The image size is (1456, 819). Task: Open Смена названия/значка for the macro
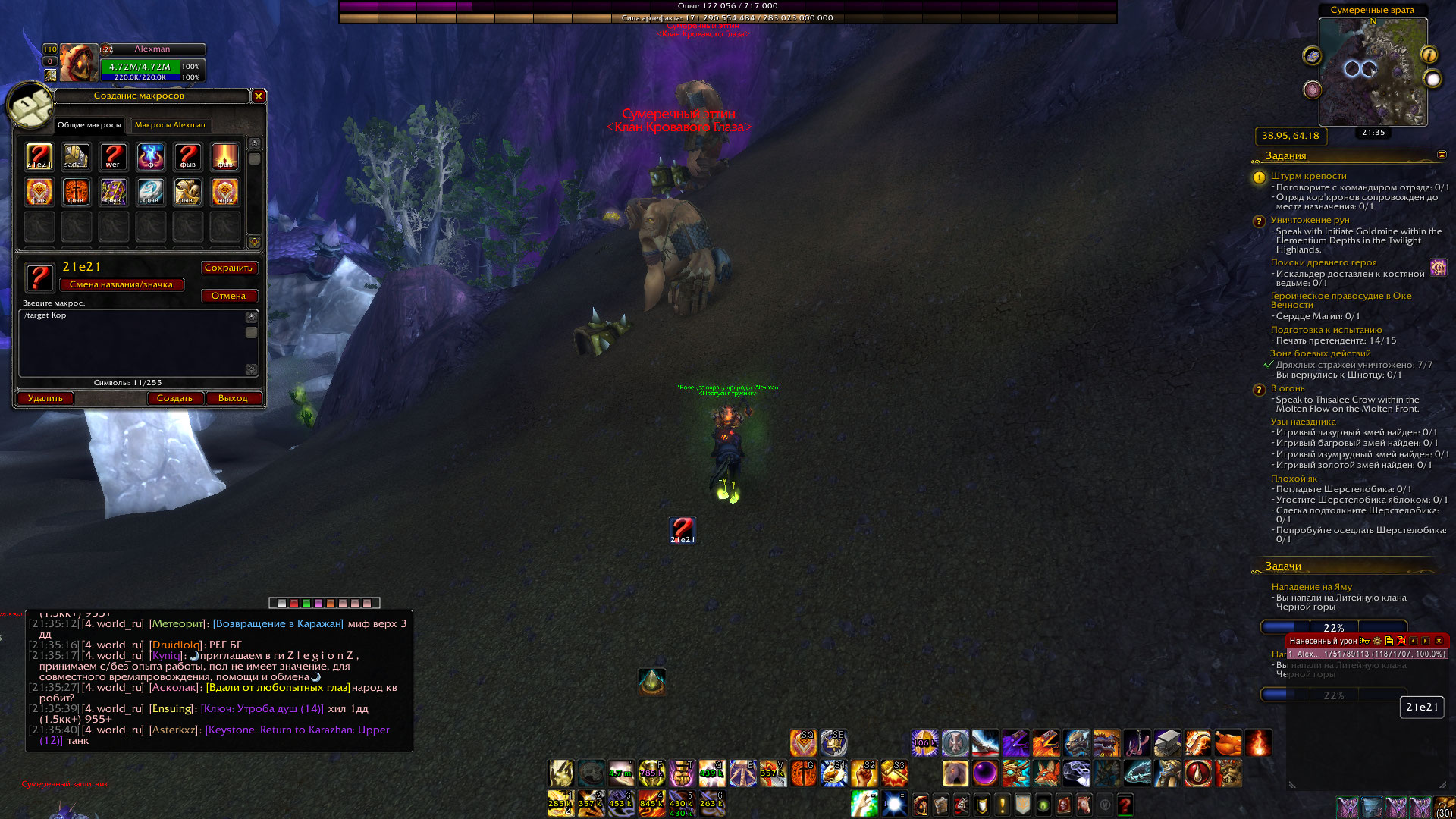coord(121,284)
